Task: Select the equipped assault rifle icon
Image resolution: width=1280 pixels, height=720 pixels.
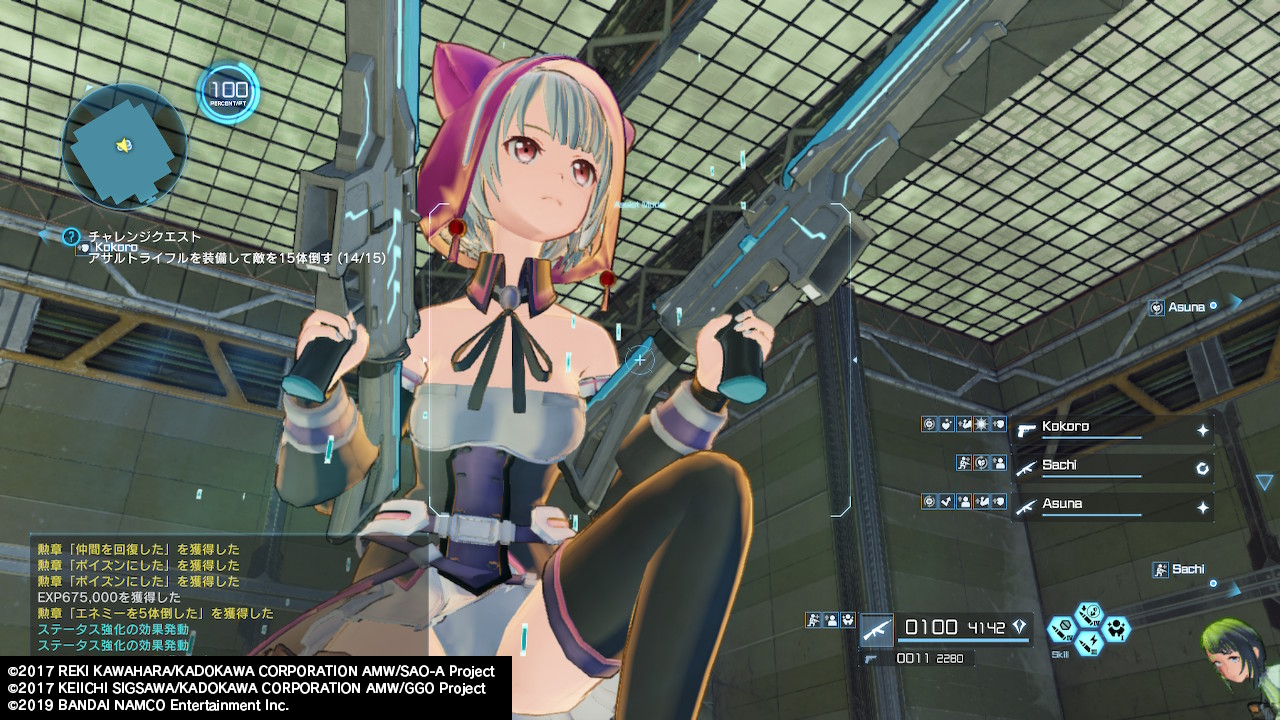Action: [x=877, y=629]
